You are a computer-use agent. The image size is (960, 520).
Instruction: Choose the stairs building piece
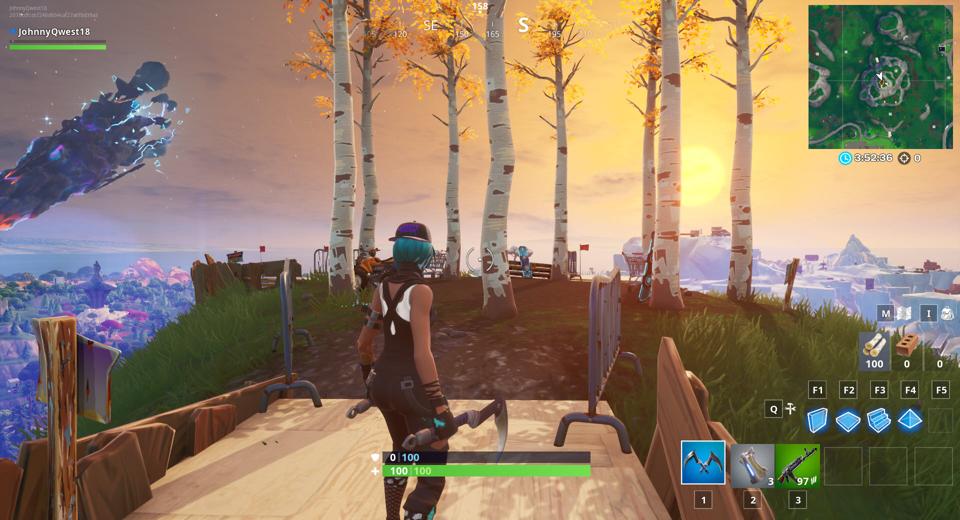pos(879,420)
